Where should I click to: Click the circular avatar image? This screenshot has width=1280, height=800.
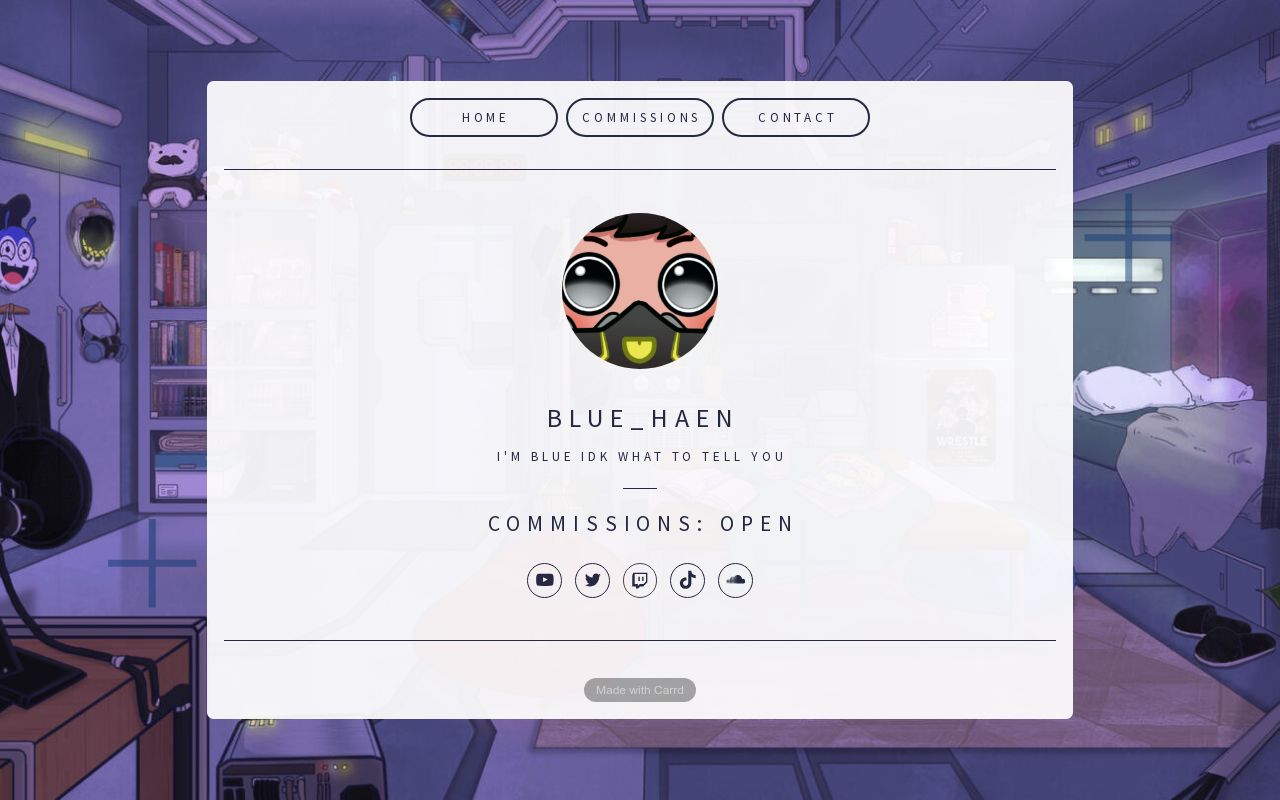coord(640,290)
